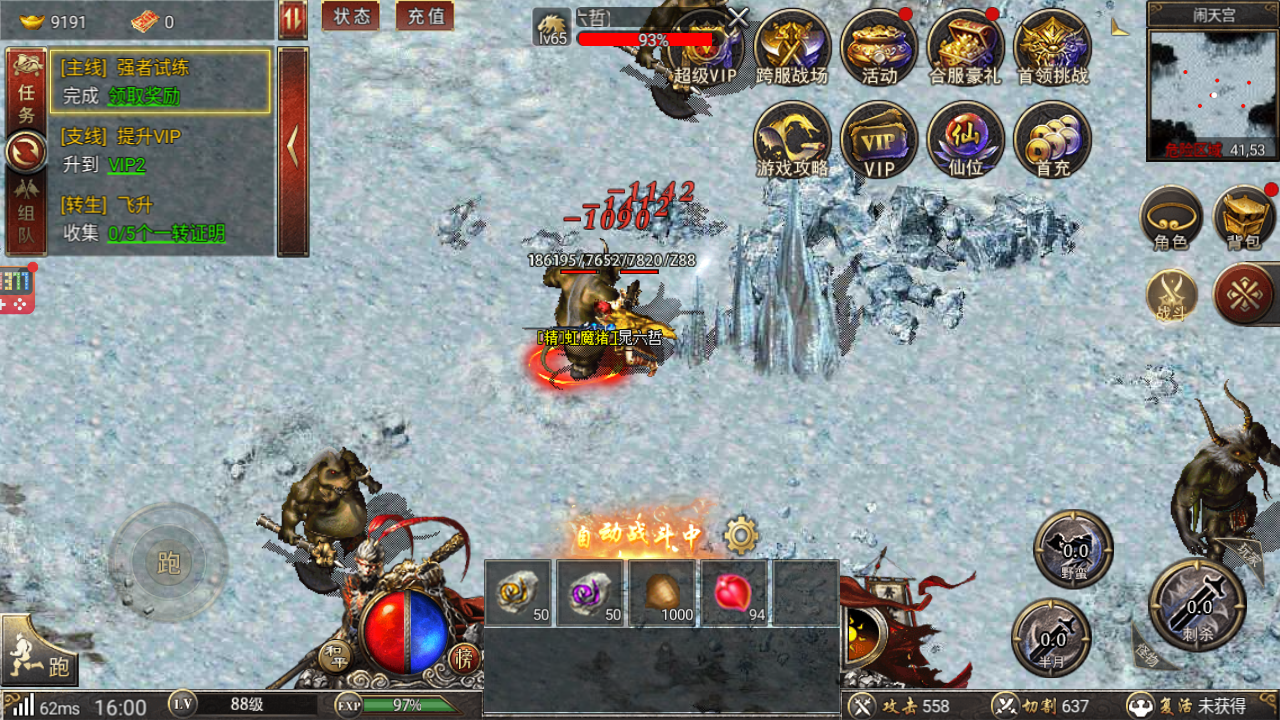Open the 跨服战场 cross-server battlefield

[x=792, y=48]
